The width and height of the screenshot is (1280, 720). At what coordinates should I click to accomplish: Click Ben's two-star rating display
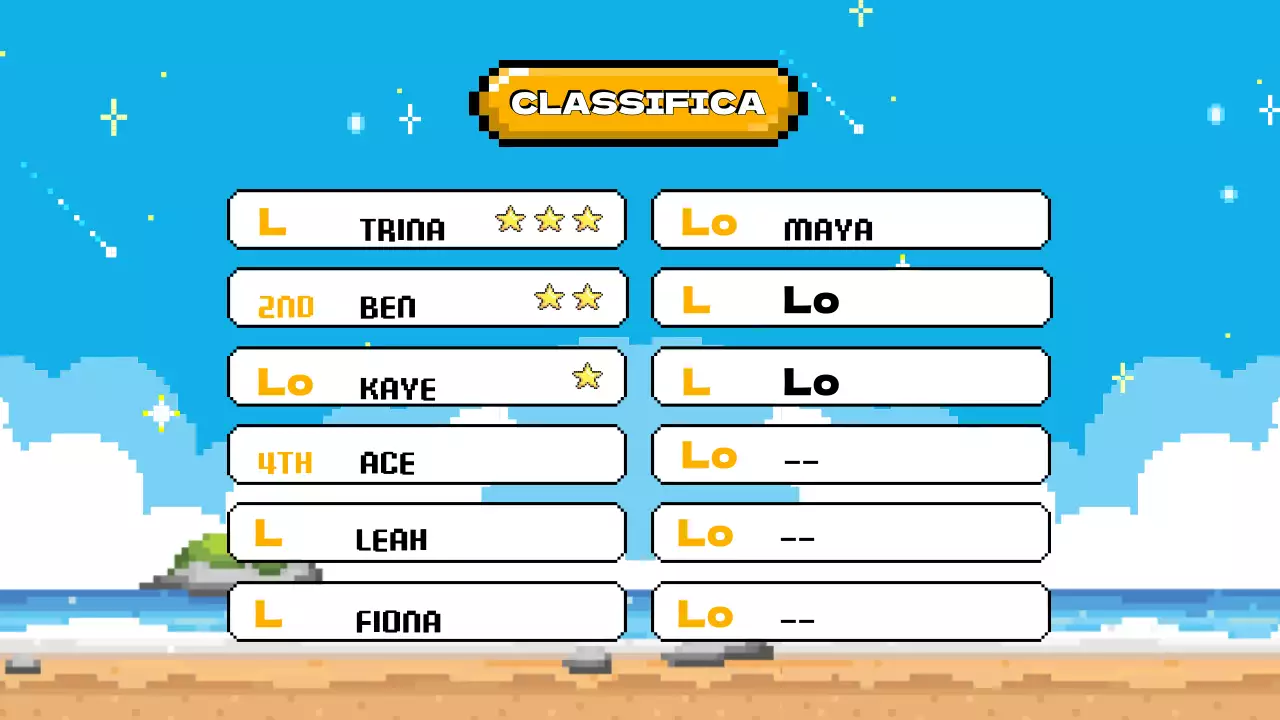[x=568, y=297]
